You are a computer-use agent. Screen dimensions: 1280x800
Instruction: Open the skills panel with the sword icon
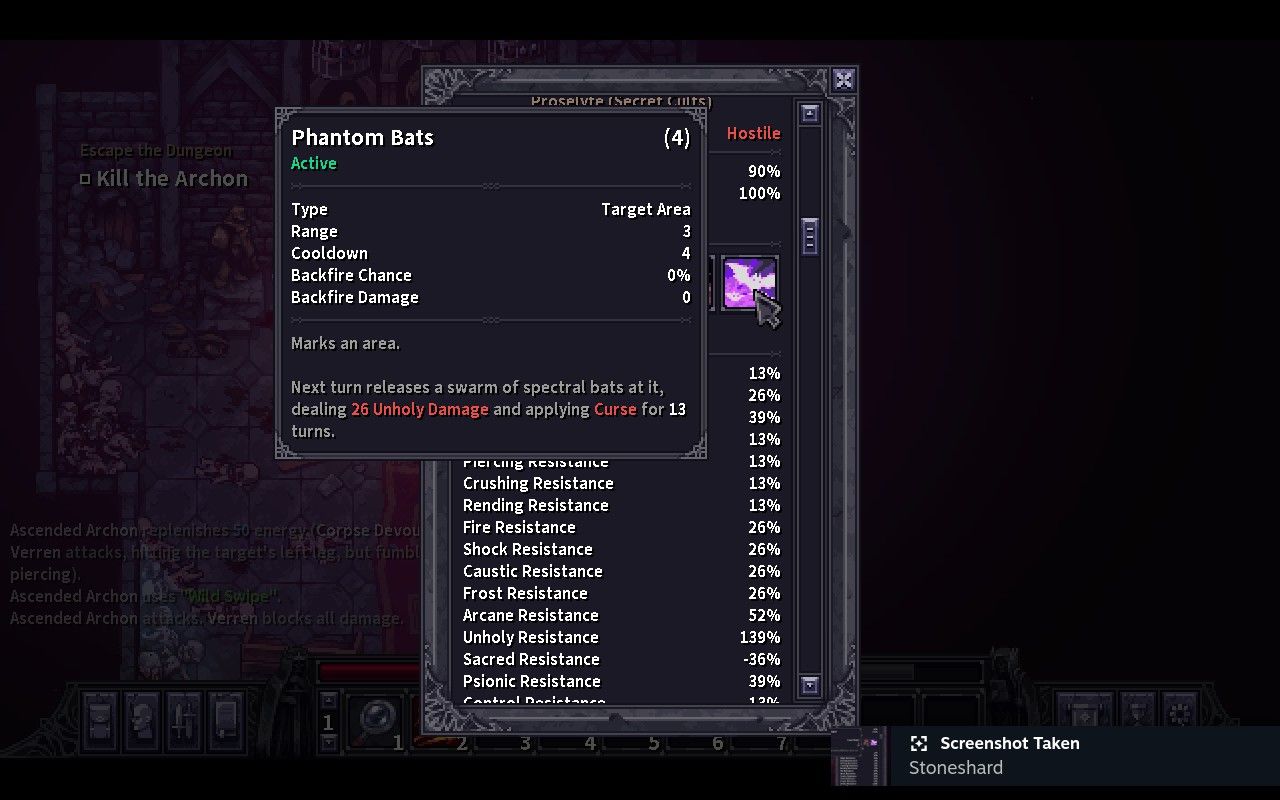[184, 722]
